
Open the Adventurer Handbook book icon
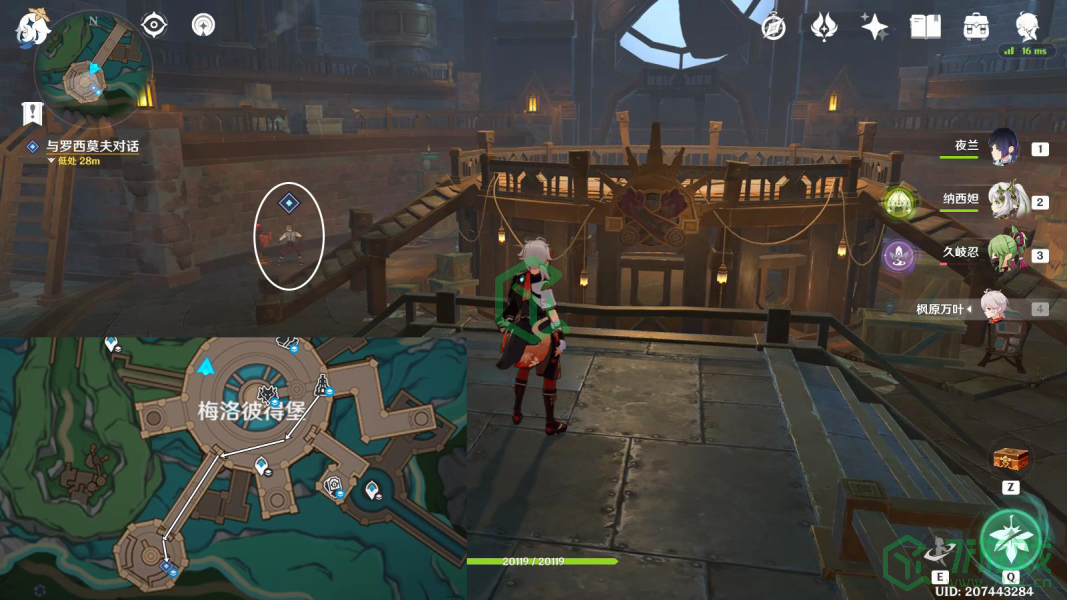(x=925, y=27)
